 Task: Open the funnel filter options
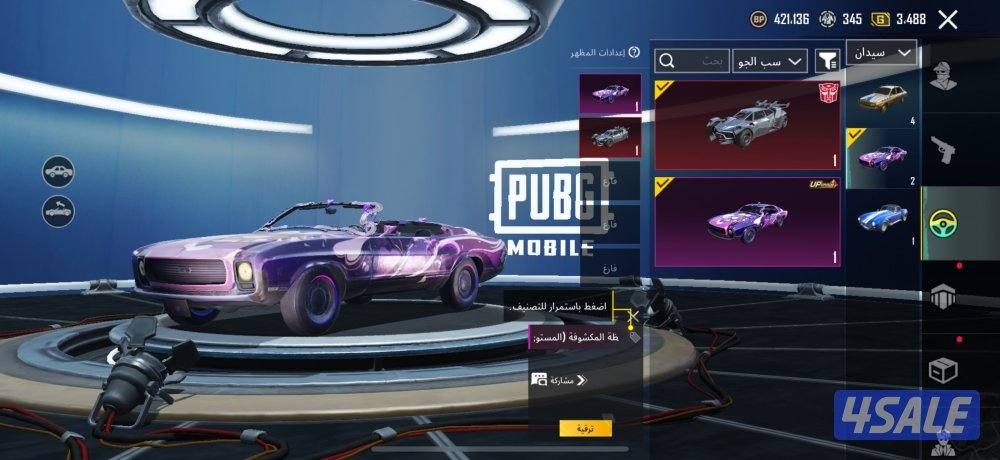[x=827, y=62]
